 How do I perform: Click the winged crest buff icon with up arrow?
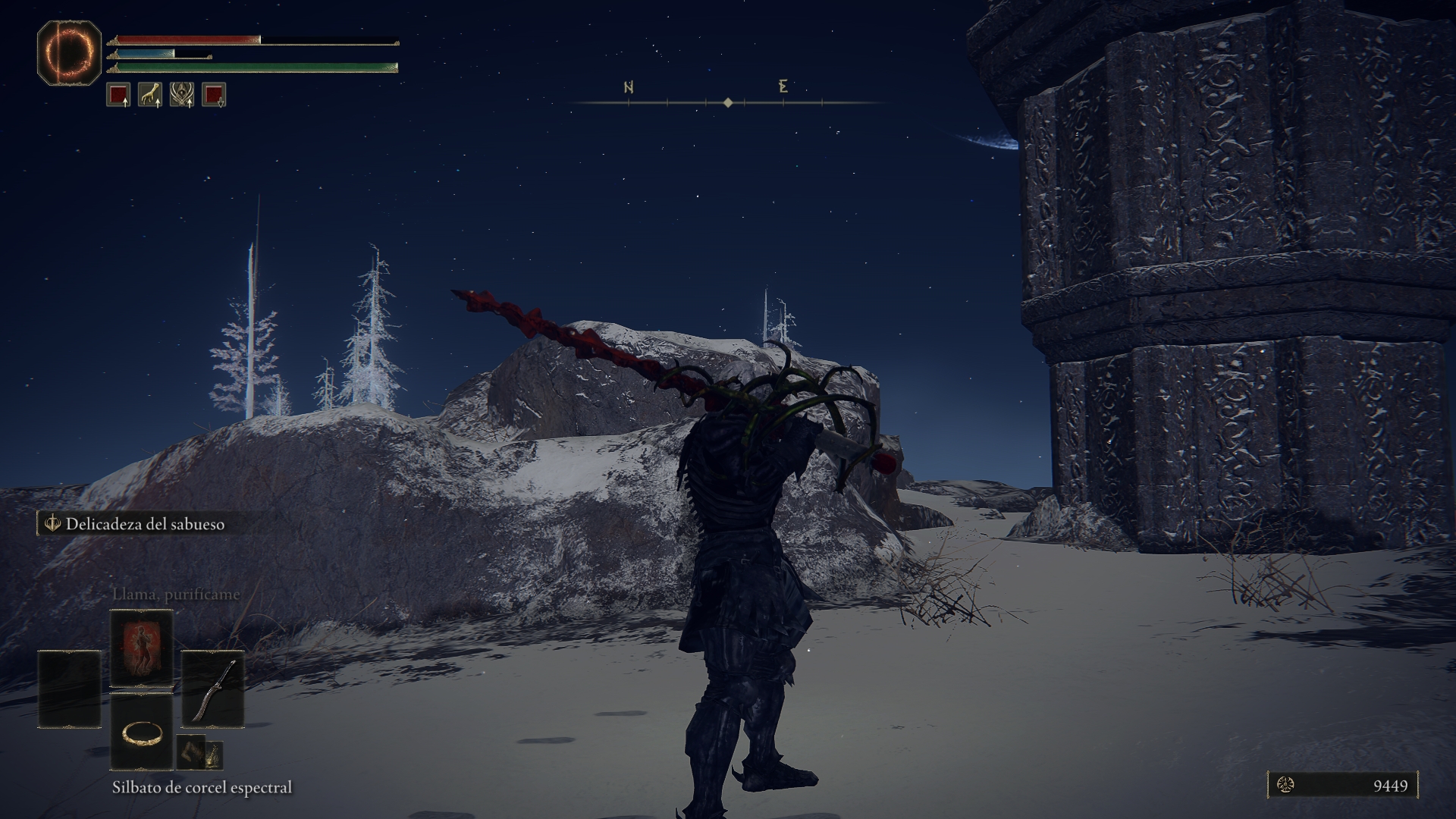[x=182, y=97]
